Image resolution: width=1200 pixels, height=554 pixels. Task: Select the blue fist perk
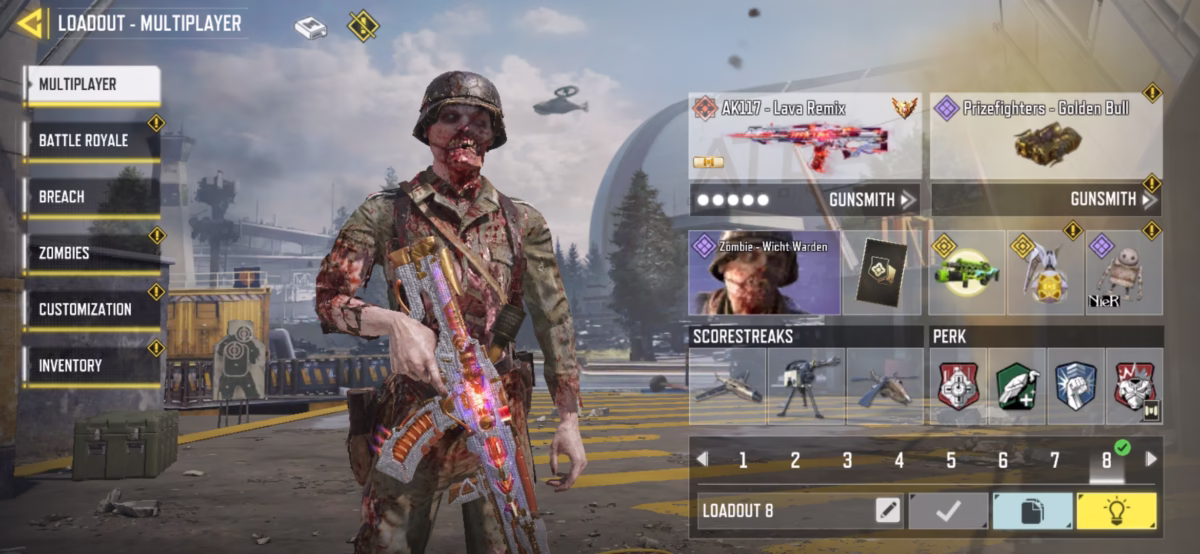[1076, 385]
